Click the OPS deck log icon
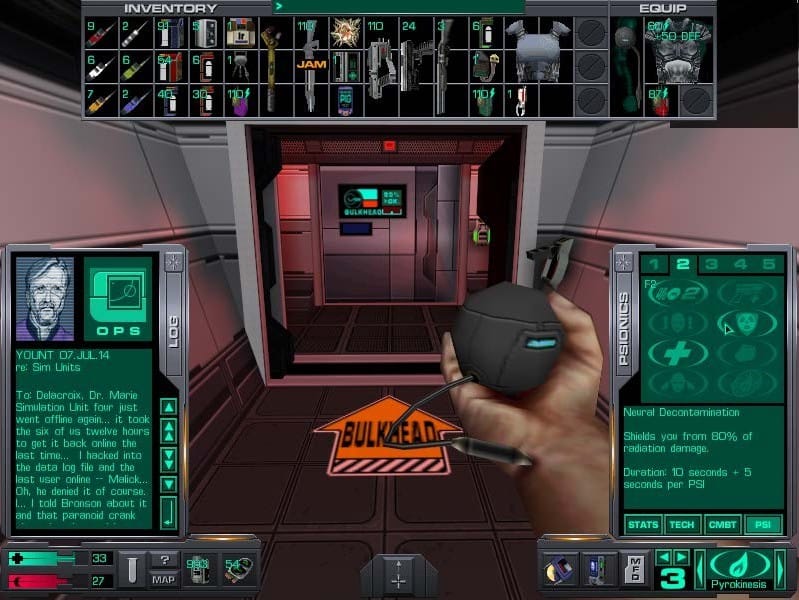799x600 pixels. pos(118,298)
